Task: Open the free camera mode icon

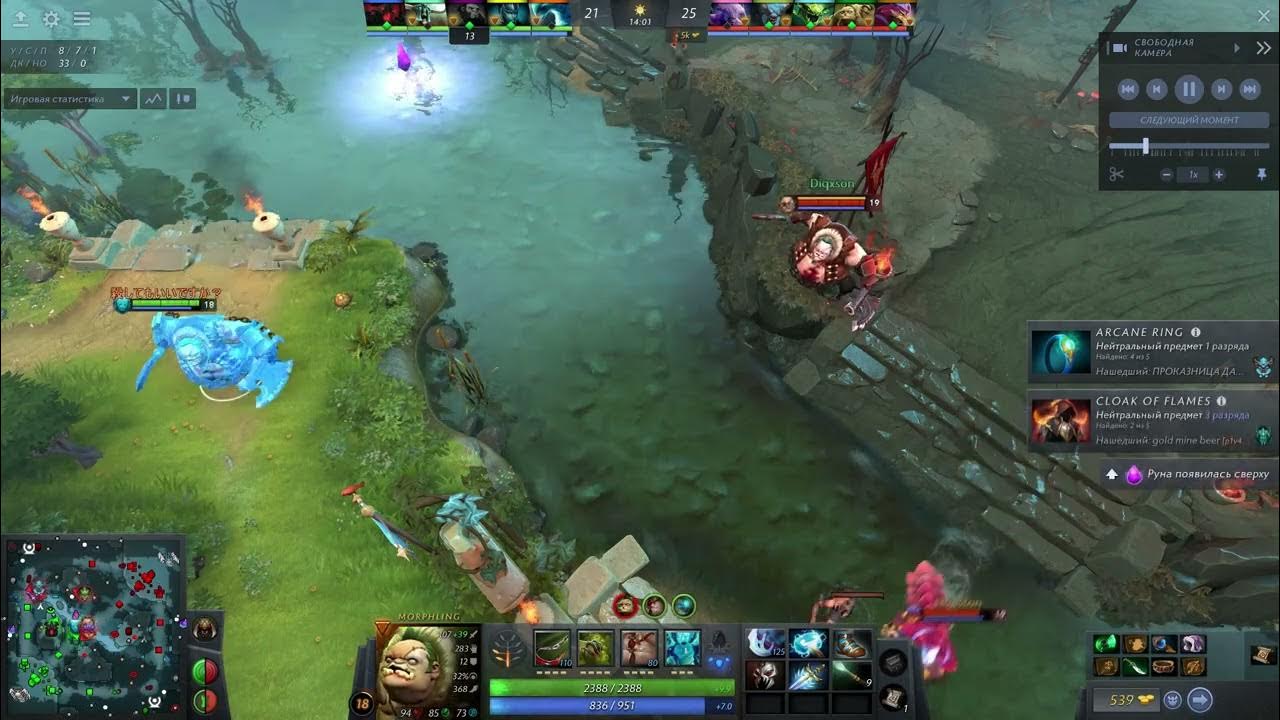Action: (x=1120, y=46)
